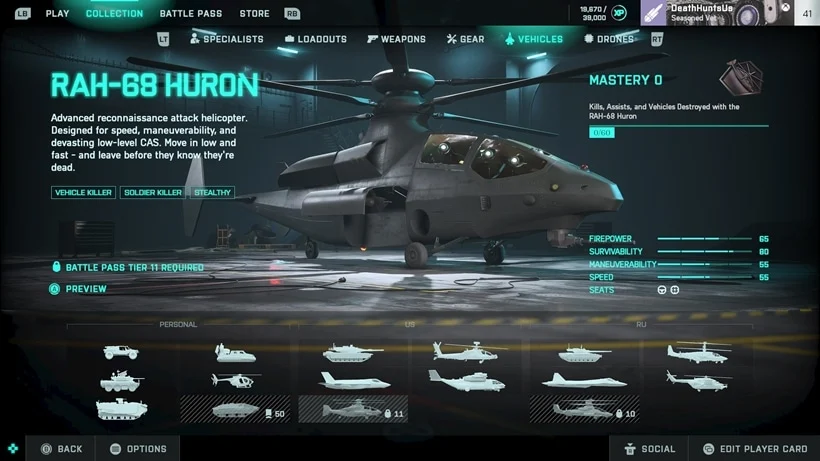The height and width of the screenshot is (461, 820).
Task: Show the Drones tab
Action: (609, 39)
